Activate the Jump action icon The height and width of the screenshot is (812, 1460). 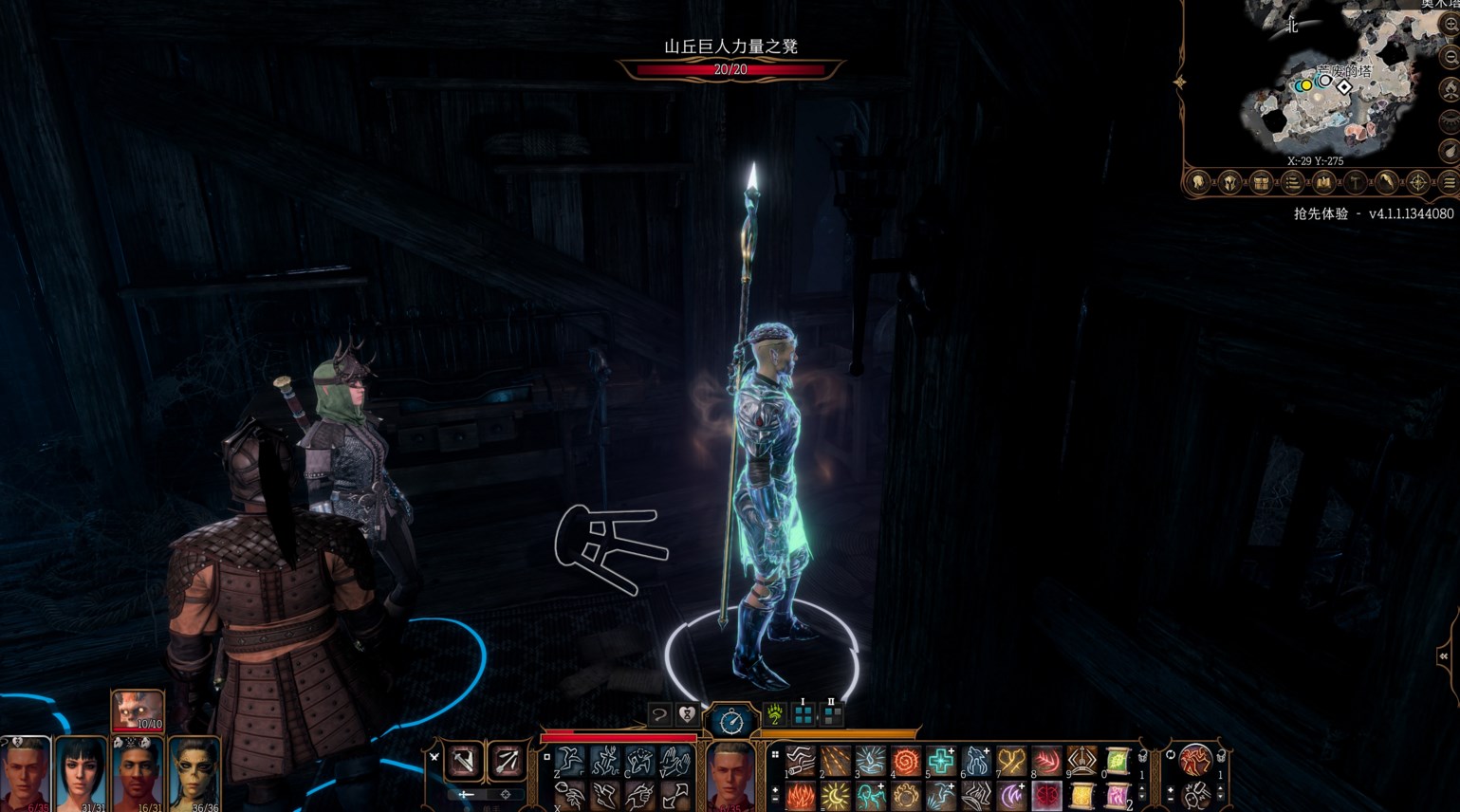[569, 761]
